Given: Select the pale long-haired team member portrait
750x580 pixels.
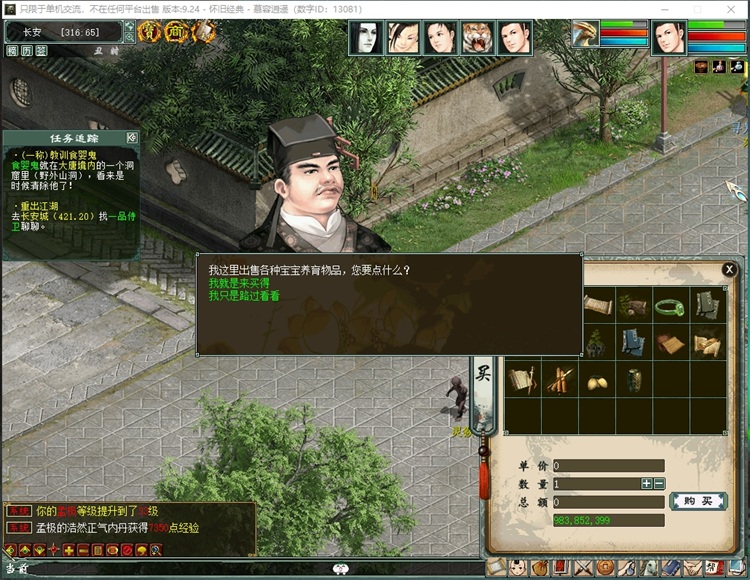Looking at the screenshot, I should (366, 38).
